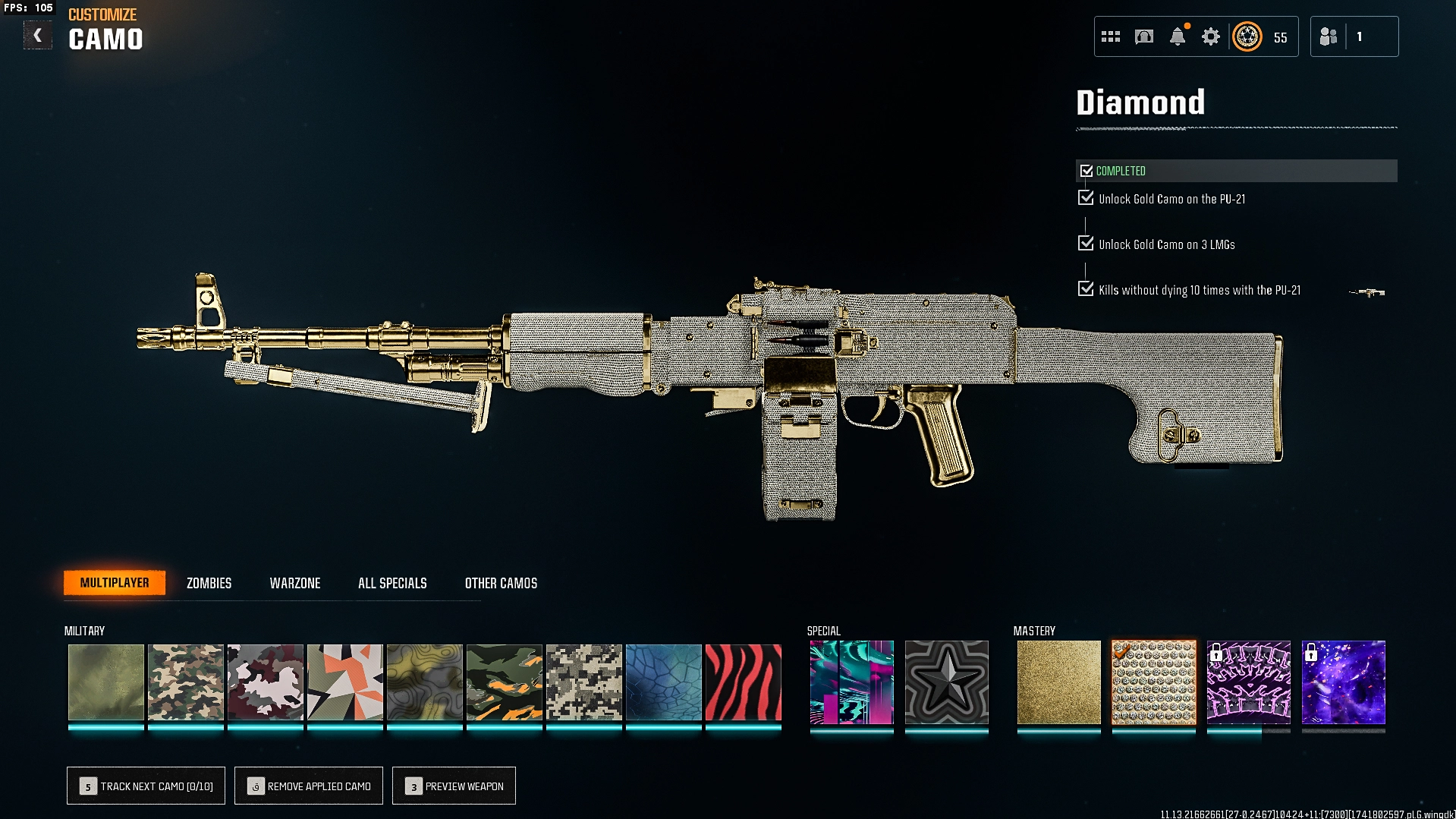
Task: Open the settings gear icon
Action: 1211,36
